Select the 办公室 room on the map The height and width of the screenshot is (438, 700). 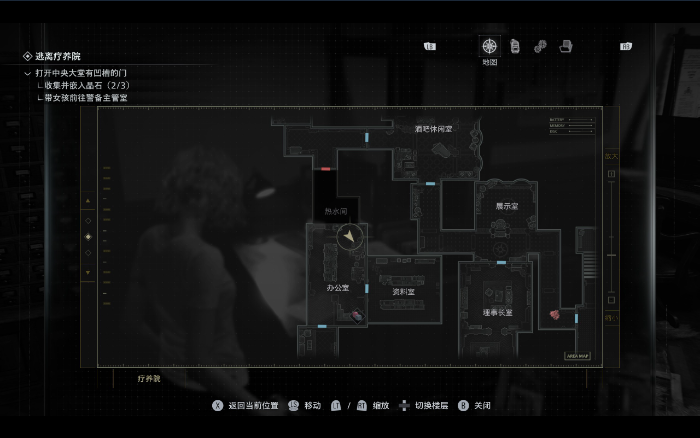[x=337, y=288]
